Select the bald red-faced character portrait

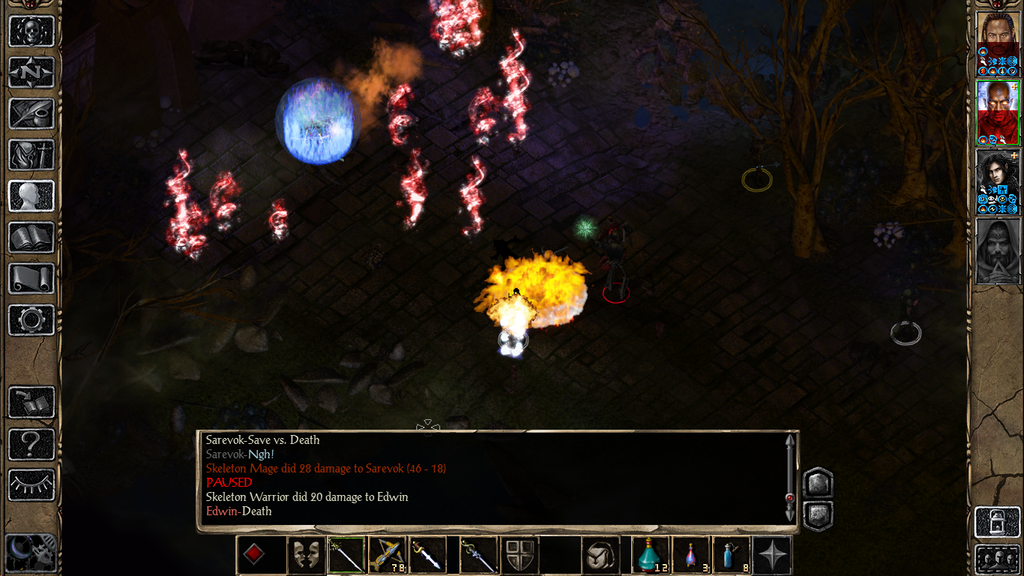pos(997,103)
